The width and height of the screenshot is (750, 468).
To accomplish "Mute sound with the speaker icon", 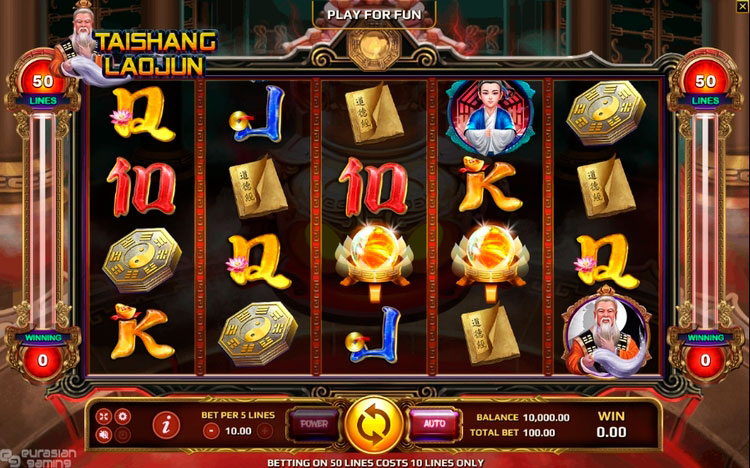I will coord(106,434).
